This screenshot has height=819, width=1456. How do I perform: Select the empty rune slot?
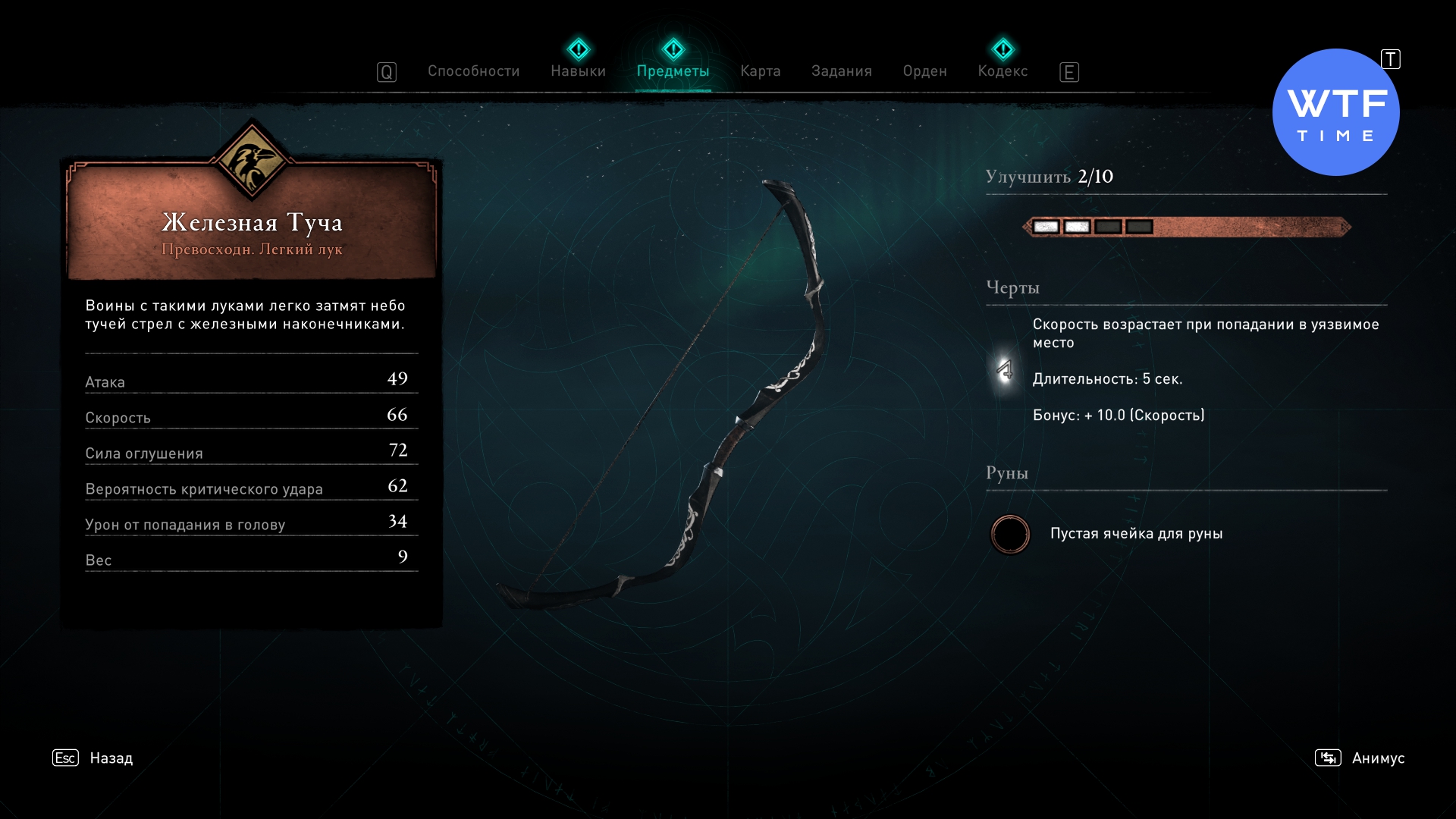[x=1010, y=535]
